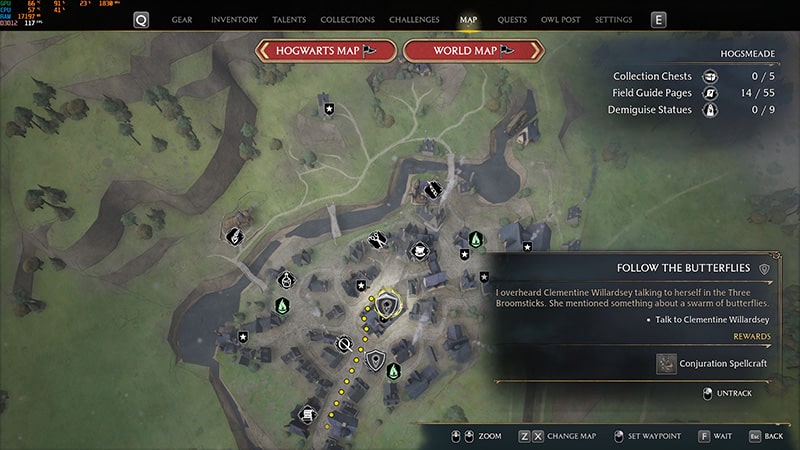Viewport: 800px width, 450px height.
Task: Open the Settings tab
Action: click(x=613, y=19)
